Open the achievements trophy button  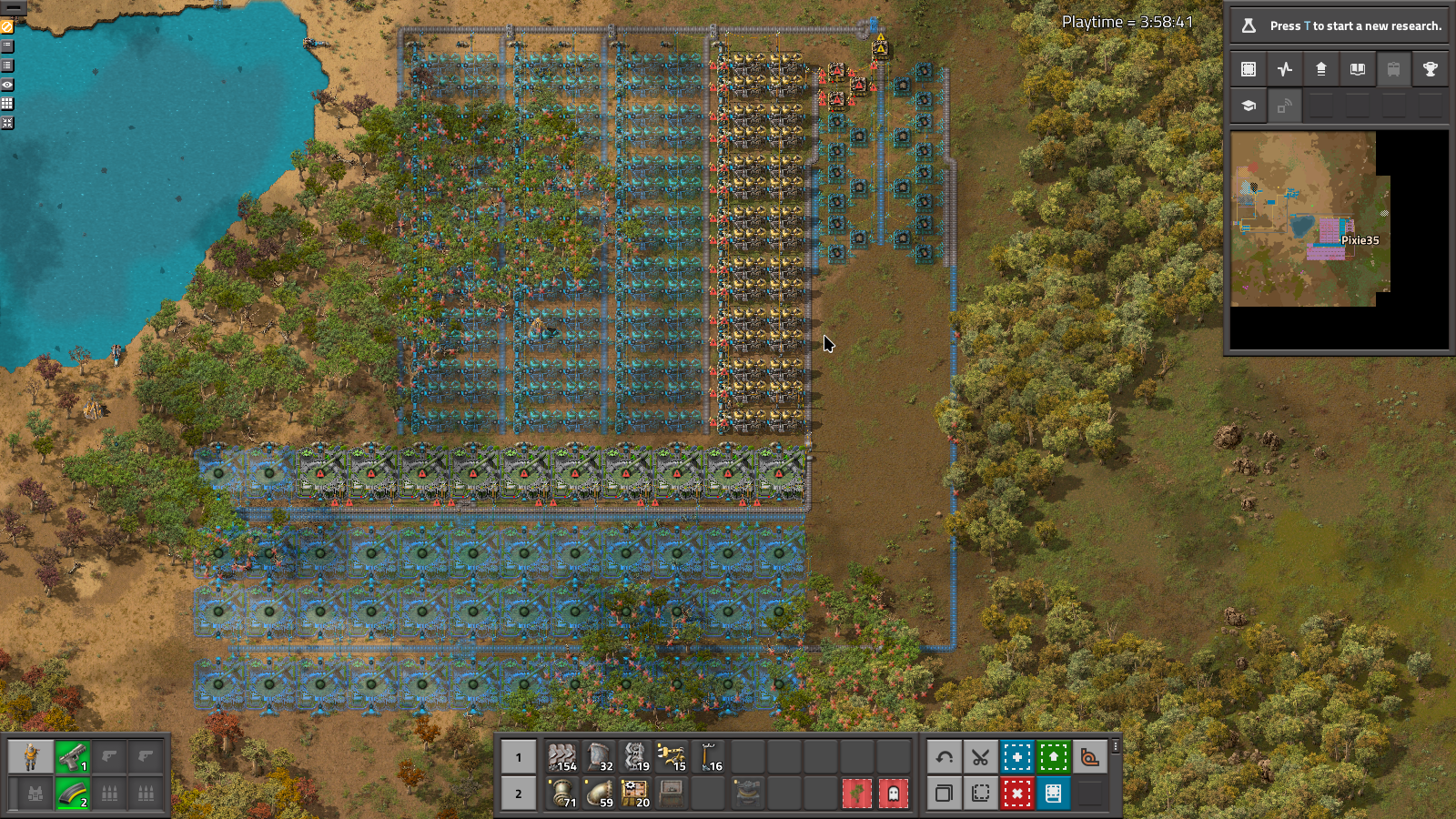1430,69
